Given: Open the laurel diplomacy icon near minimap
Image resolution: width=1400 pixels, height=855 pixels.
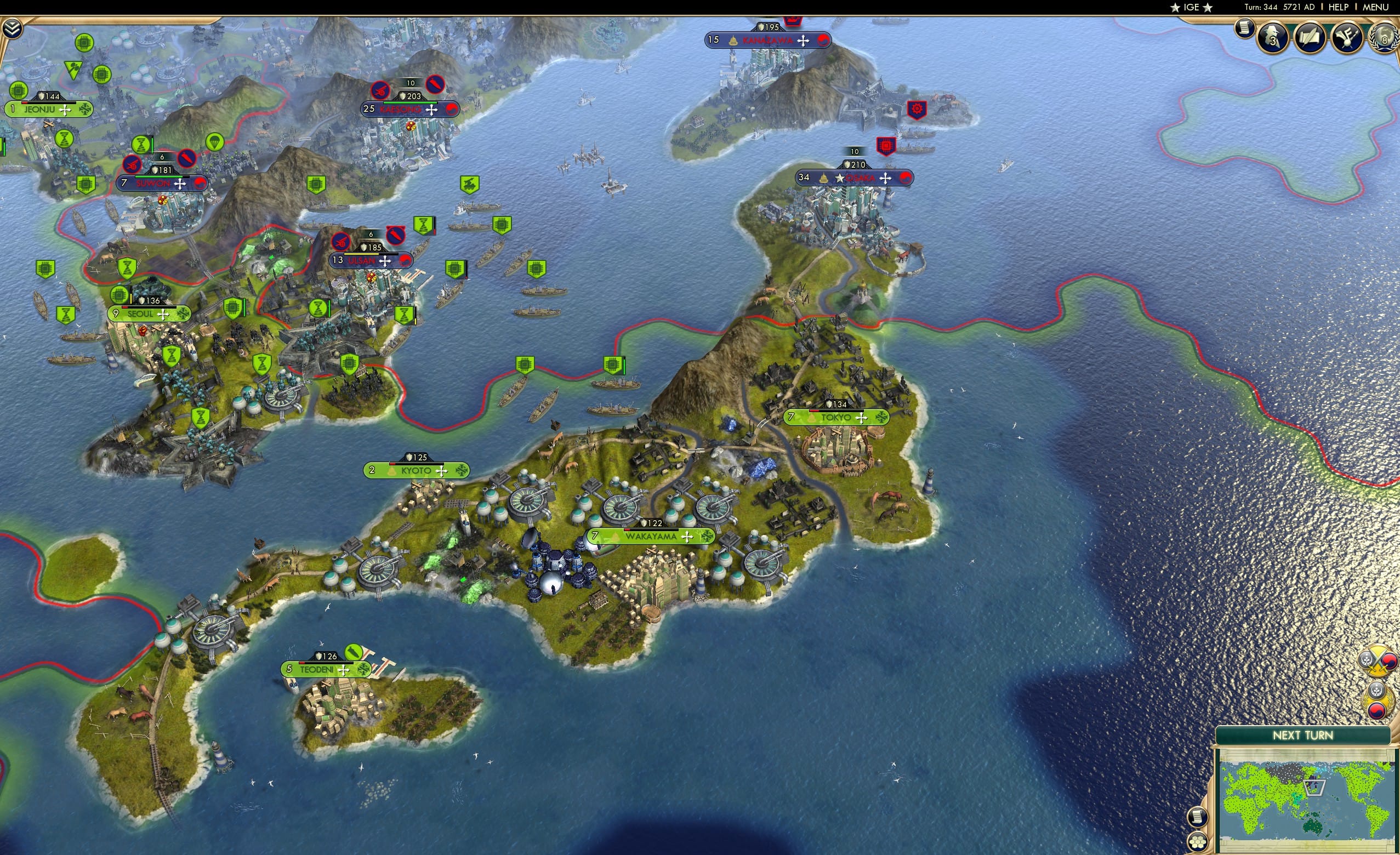Looking at the screenshot, I should pyautogui.click(x=1379, y=699).
